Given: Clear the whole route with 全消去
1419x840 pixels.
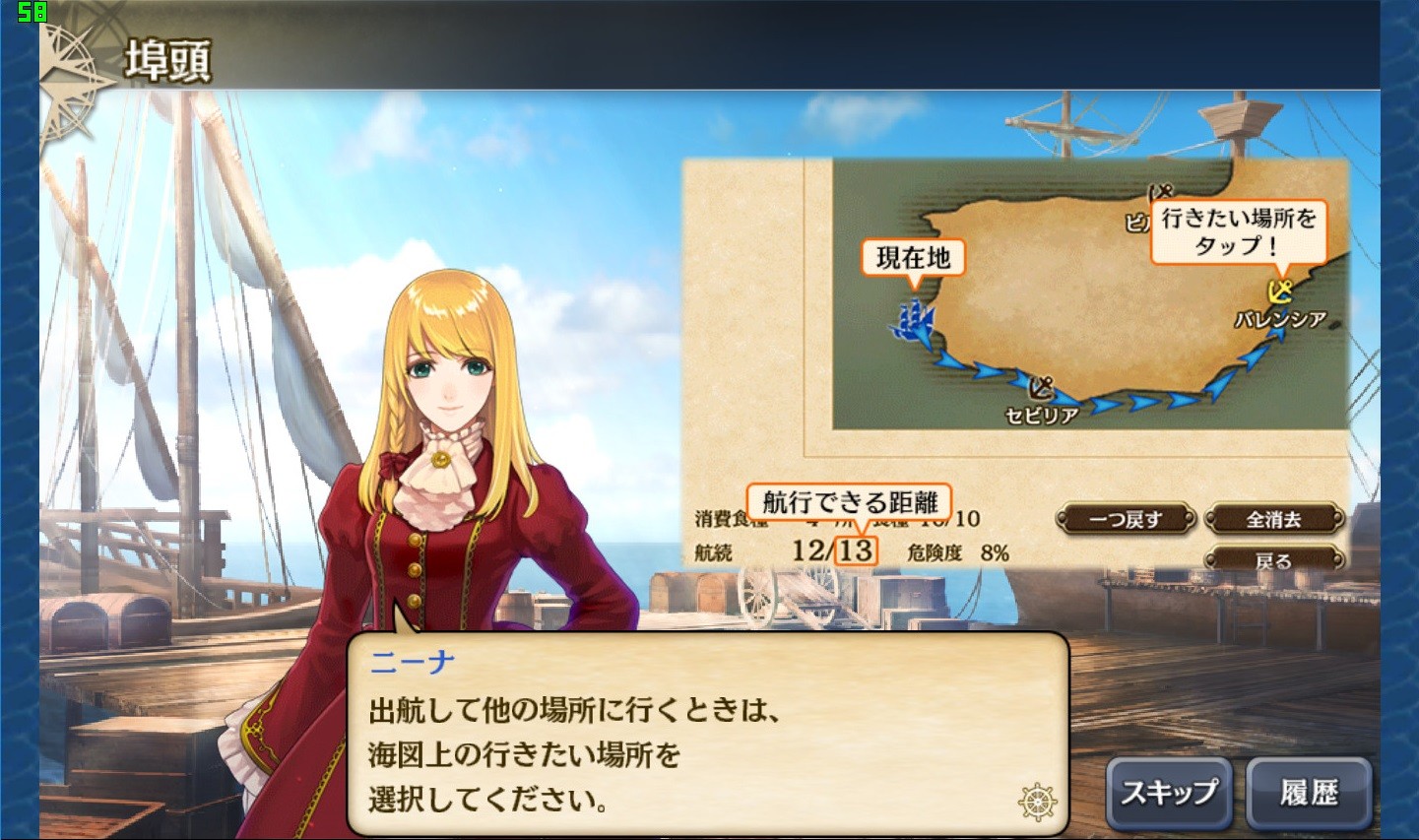Looking at the screenshot, I should click(1274, 519).
